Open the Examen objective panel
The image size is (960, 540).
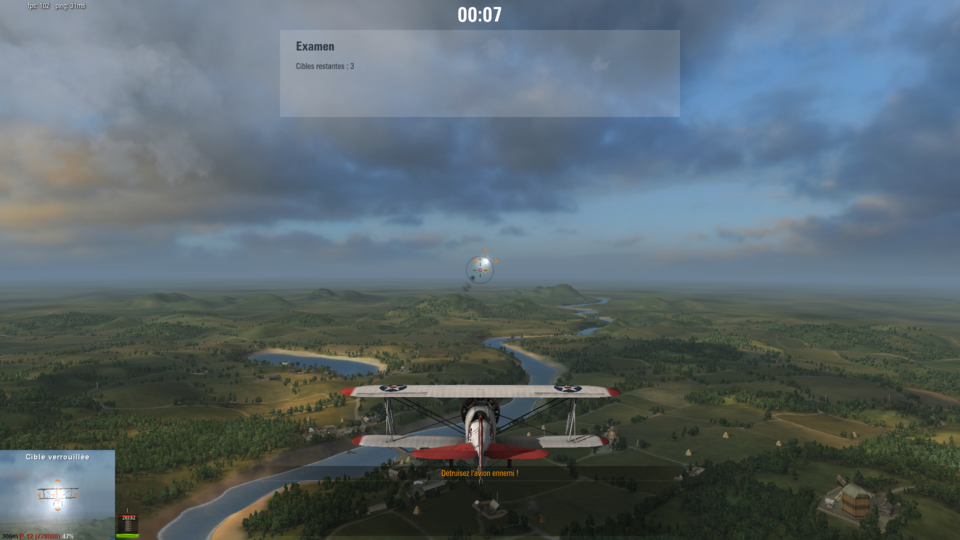(479, 73)
